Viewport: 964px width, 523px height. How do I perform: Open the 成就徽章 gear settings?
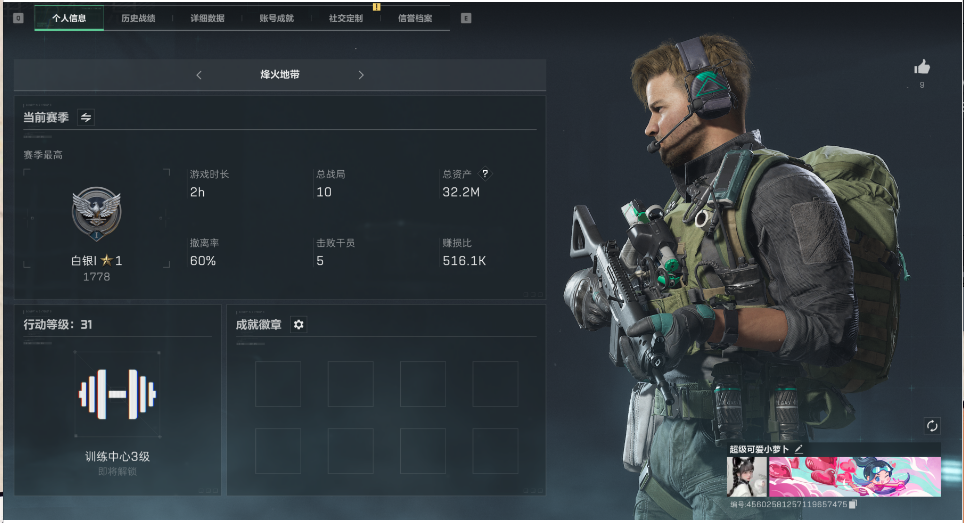(298, 325)
